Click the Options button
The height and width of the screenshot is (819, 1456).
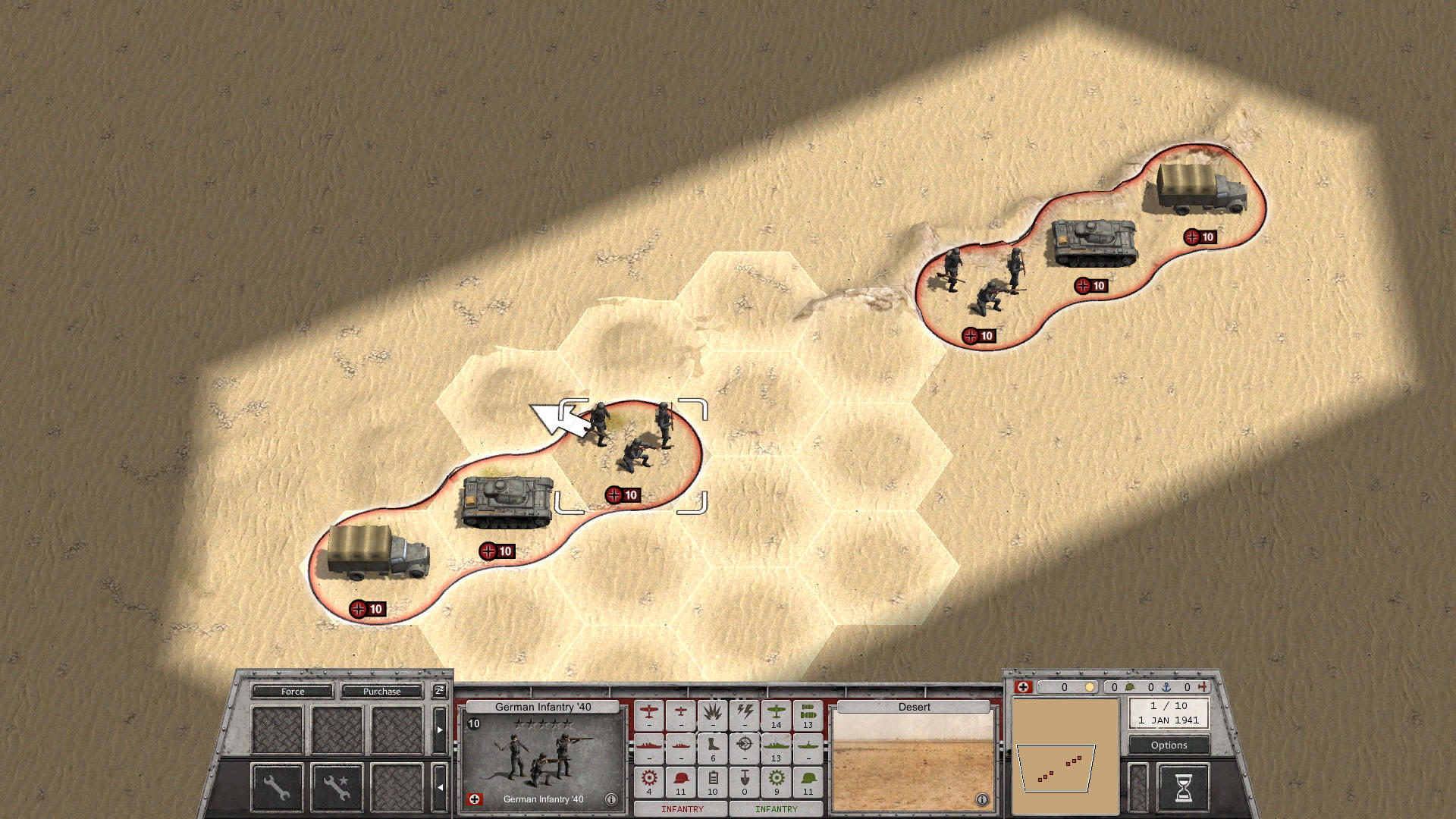pos(1168,745)
